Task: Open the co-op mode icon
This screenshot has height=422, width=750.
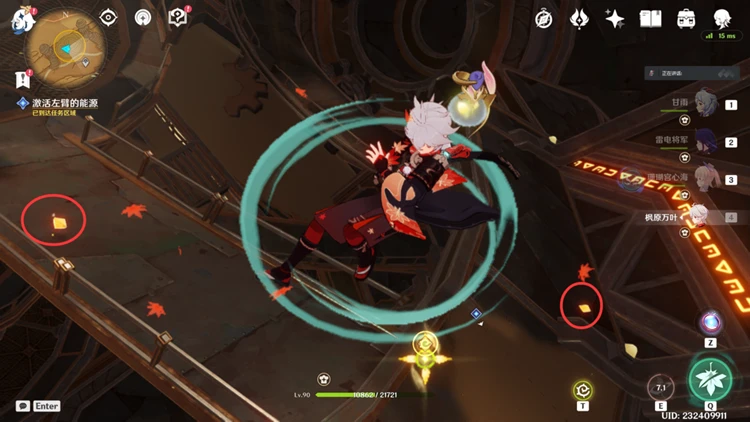Action: pyautogui.click(x=144, y=18)
